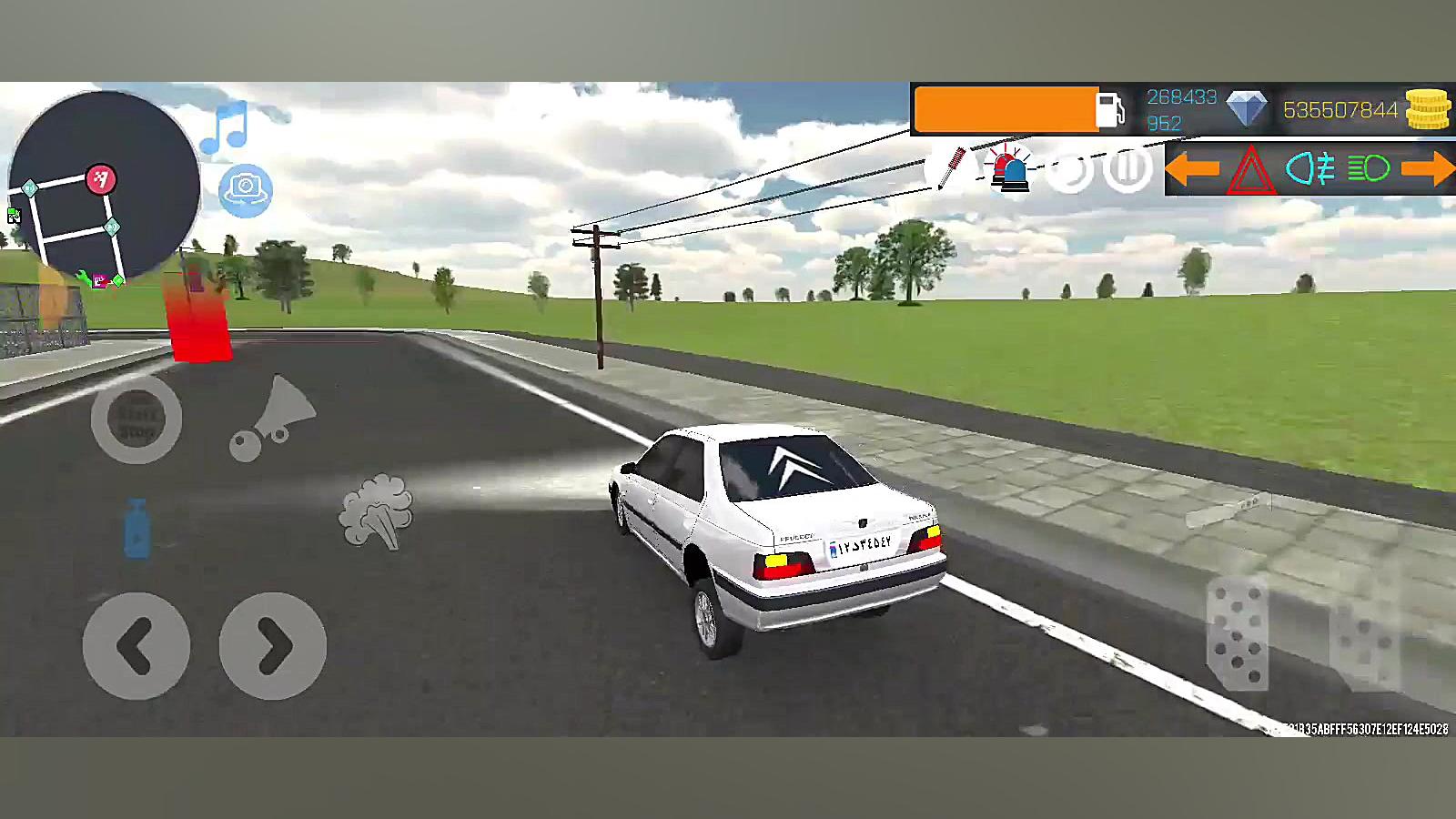Toggle the red hazard warning triangle
Screen dimensions: 1456x819
tap(1250, 170)
